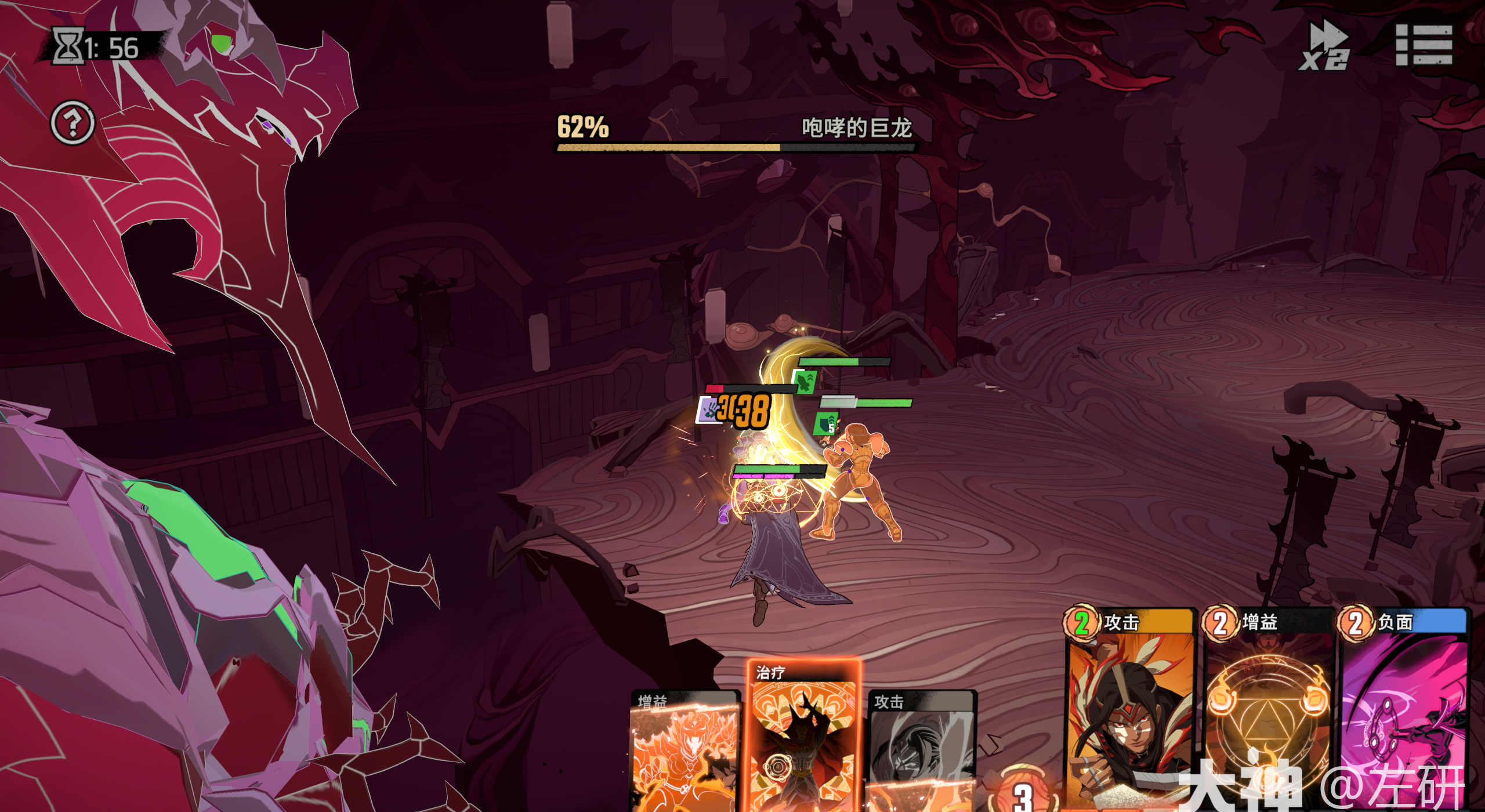The height and width of the screenshot is (812, 1485).
Task: Play the 负面 purple debuff card
Action: pos(1404,708)
